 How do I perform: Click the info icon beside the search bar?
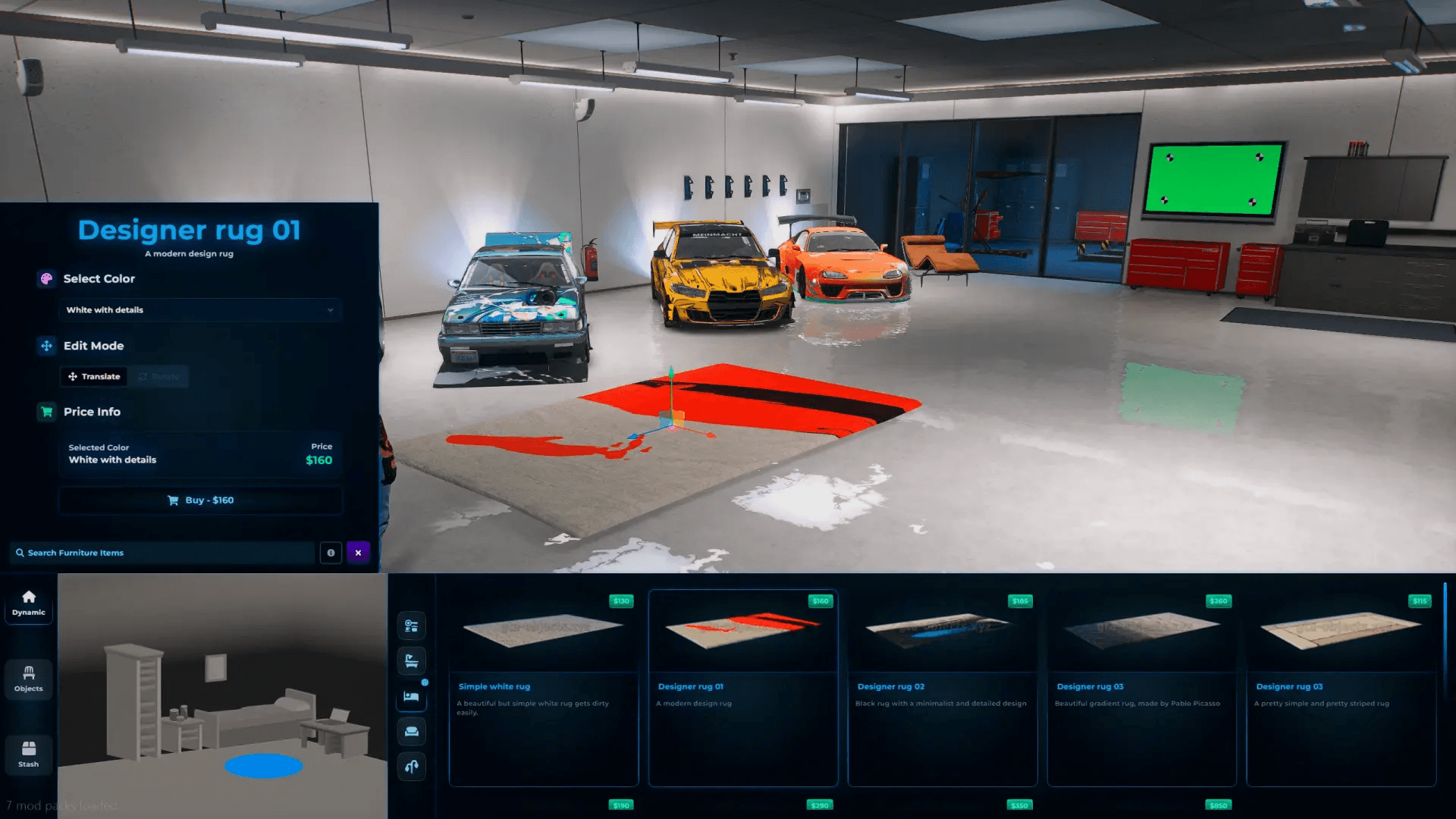click(331, 553)
